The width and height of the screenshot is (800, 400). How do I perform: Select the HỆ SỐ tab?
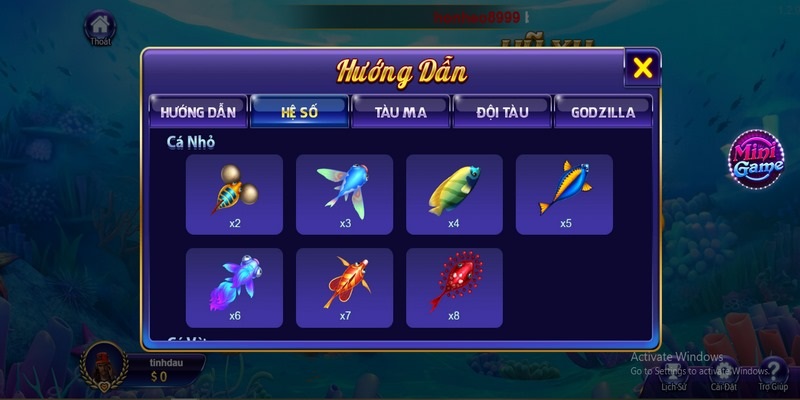click(x=299, y=112)
